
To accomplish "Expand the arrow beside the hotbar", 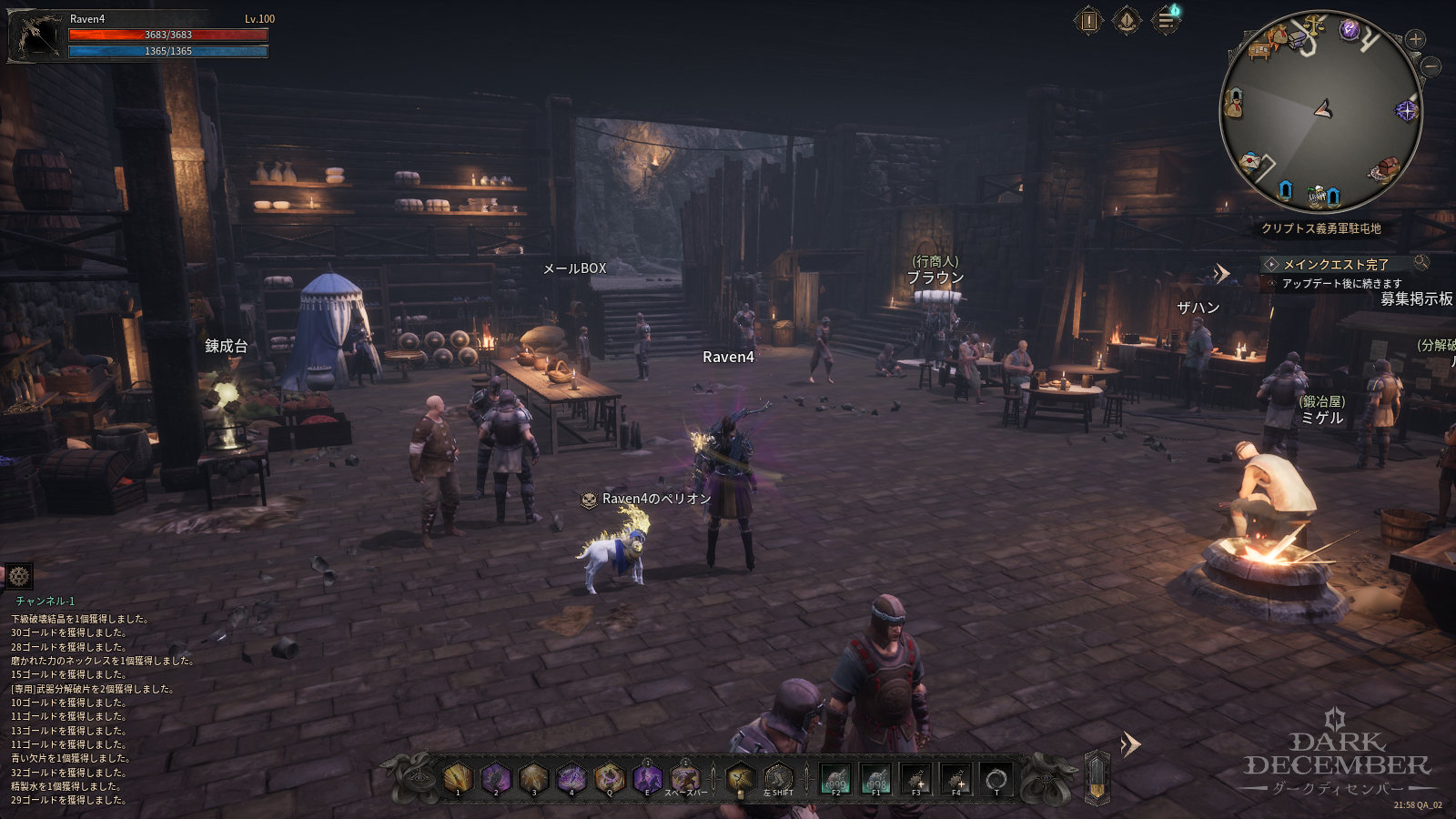I will [x=1130, y=745].
